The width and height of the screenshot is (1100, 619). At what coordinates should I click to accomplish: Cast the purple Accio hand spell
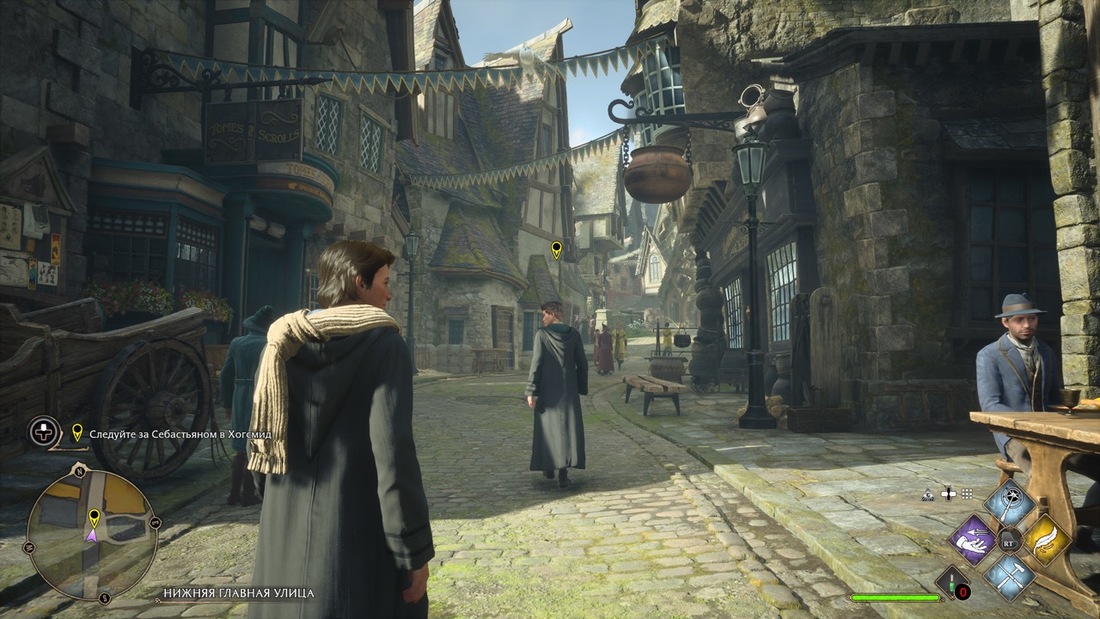(x=972, y=540)
